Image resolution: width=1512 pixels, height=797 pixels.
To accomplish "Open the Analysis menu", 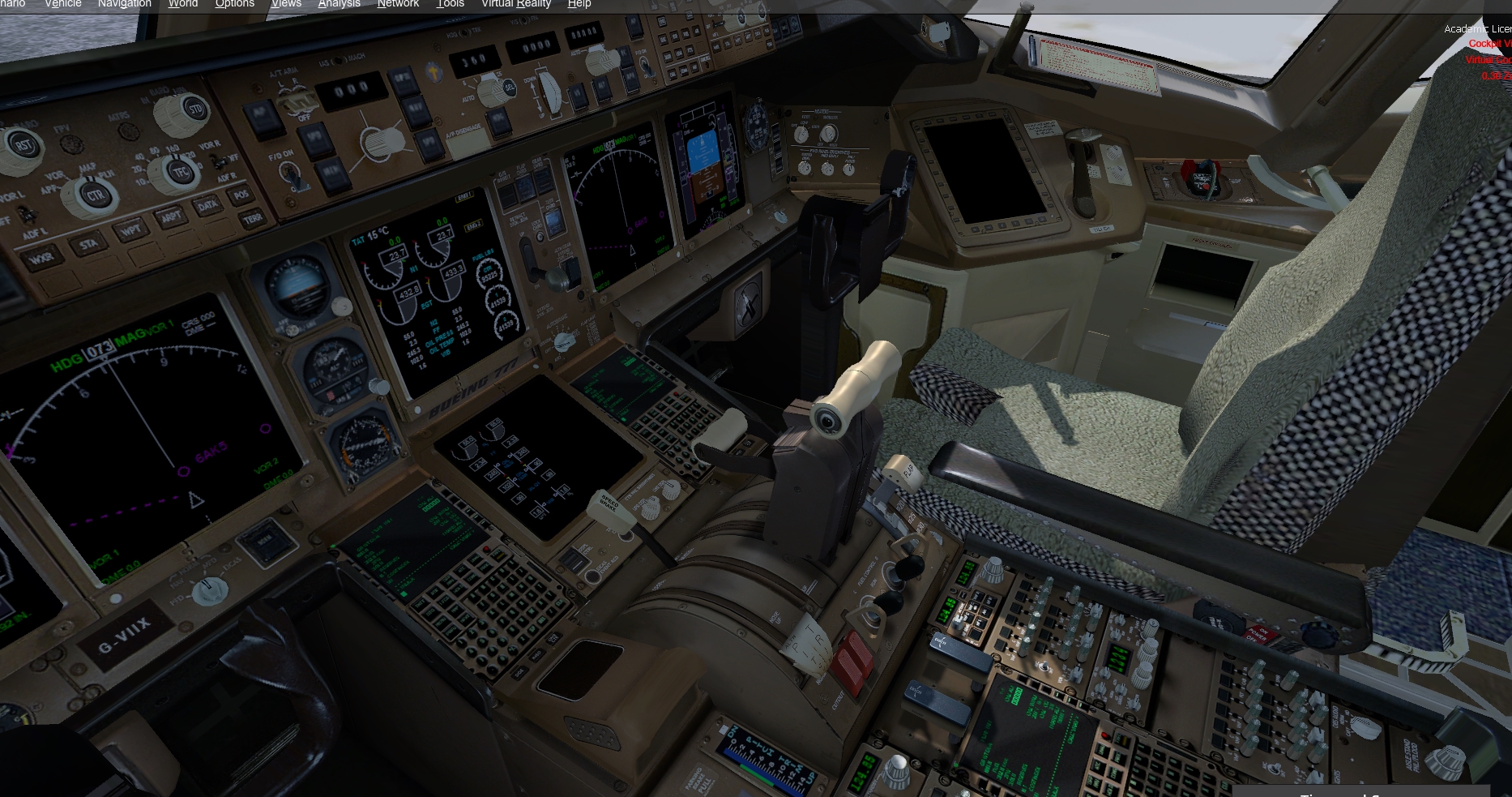I will point(339,4).
